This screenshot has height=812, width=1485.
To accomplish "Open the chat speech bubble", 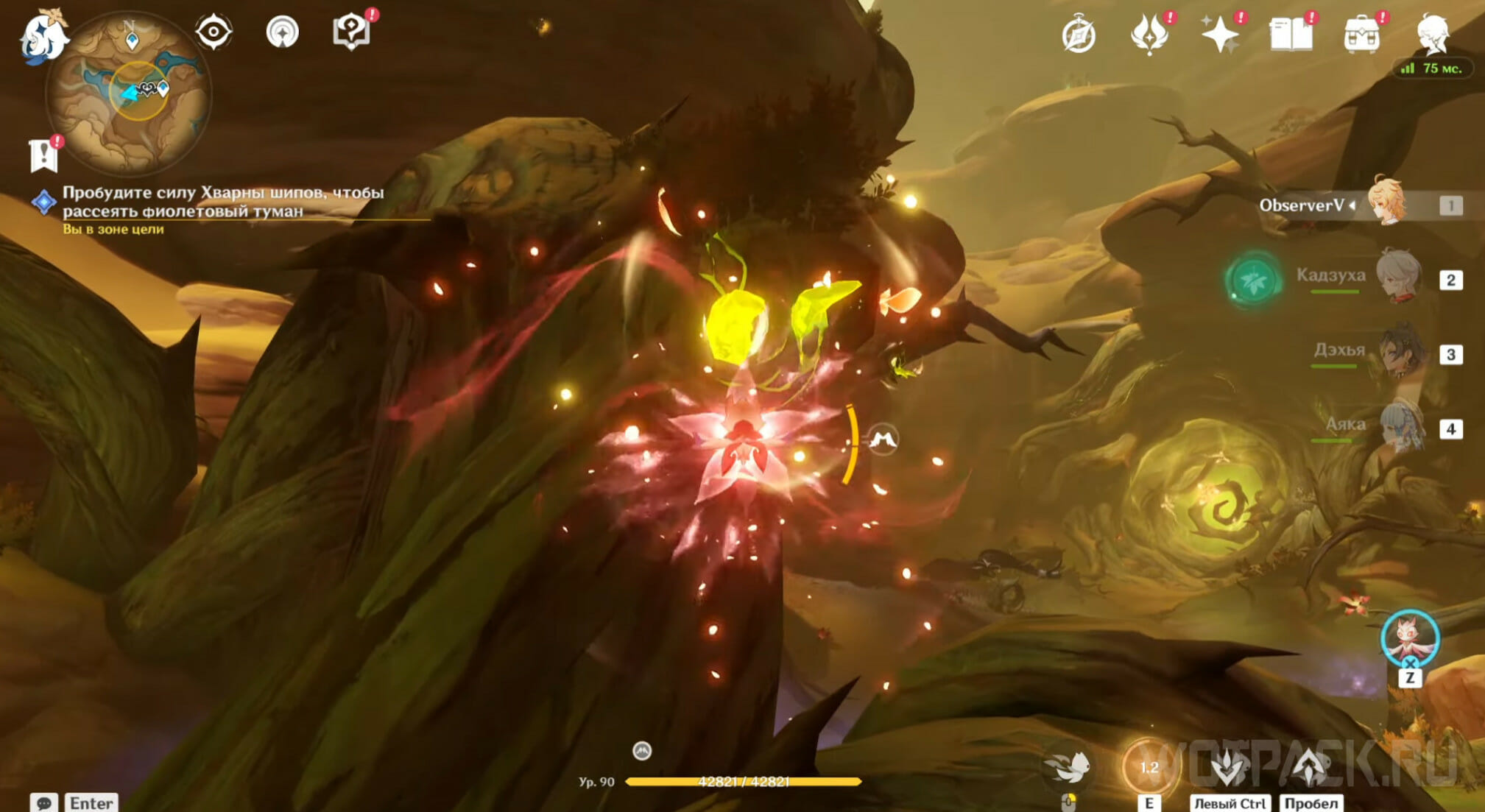I will click(44, 802).
